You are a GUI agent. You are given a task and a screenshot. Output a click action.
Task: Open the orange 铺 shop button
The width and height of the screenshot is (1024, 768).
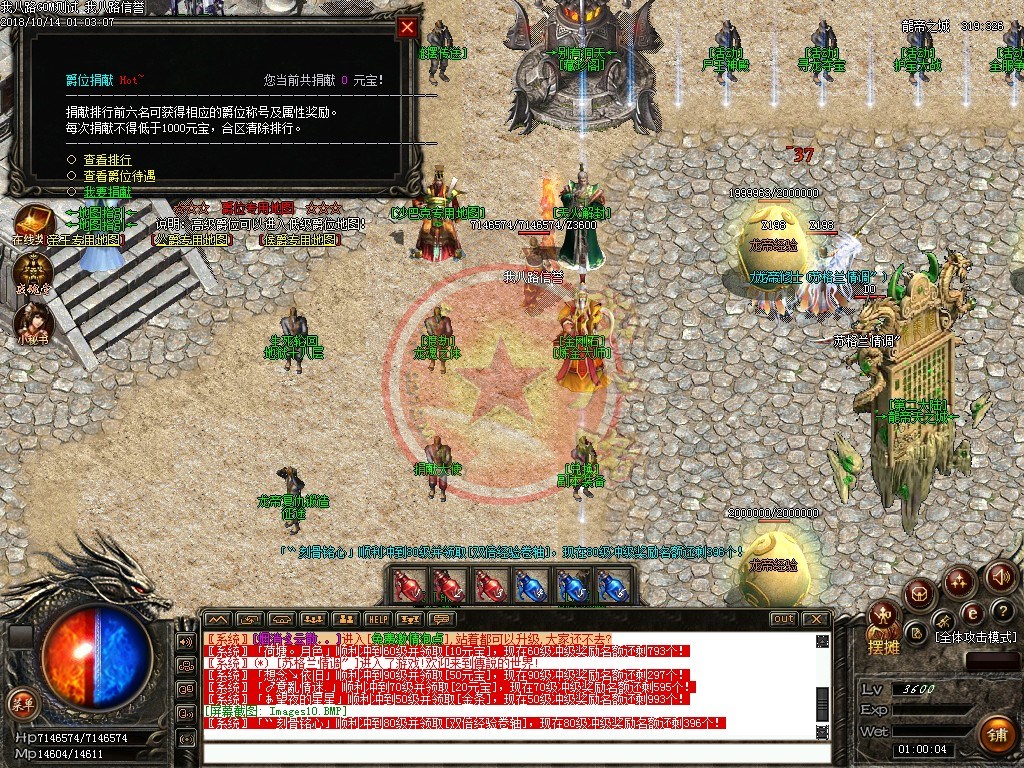coord(997,736)
